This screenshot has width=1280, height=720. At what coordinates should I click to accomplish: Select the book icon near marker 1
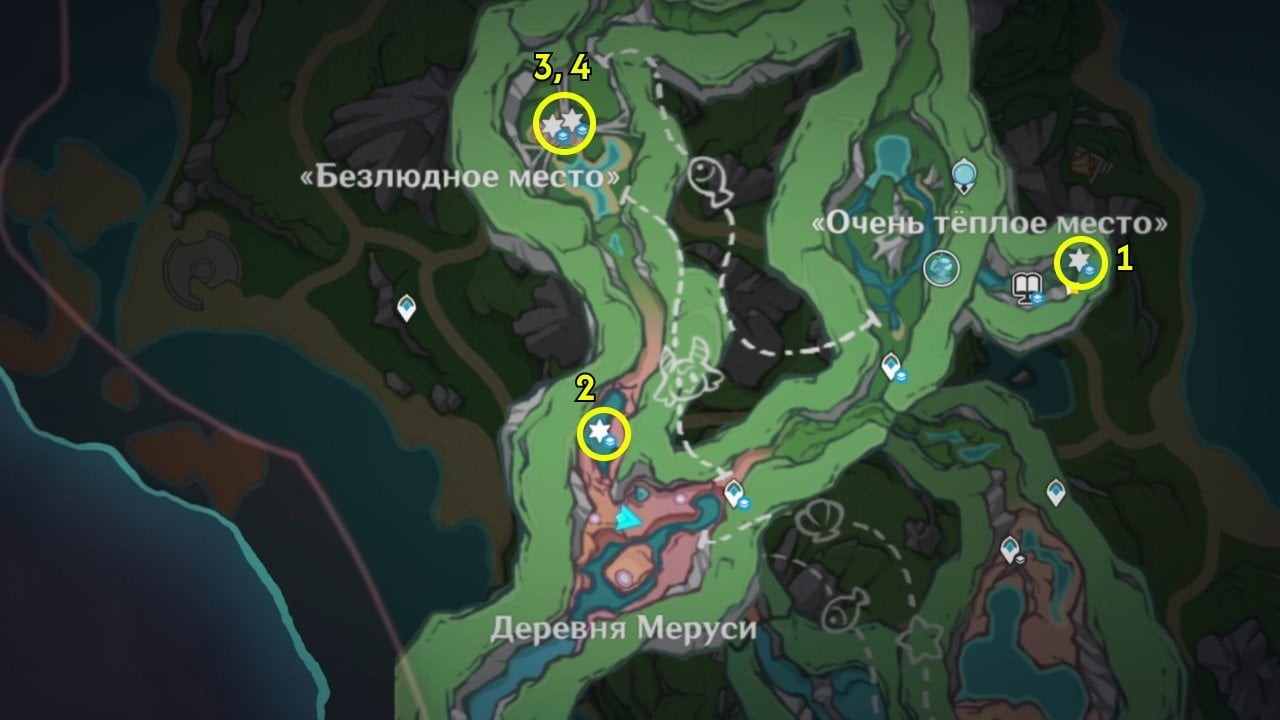coord(1026,283)
